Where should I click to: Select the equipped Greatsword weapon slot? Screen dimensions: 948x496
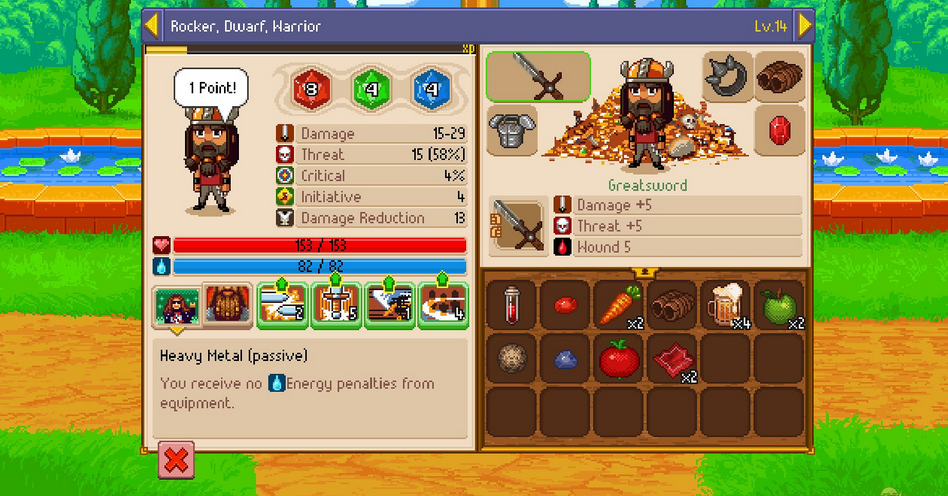click(538, 76)
